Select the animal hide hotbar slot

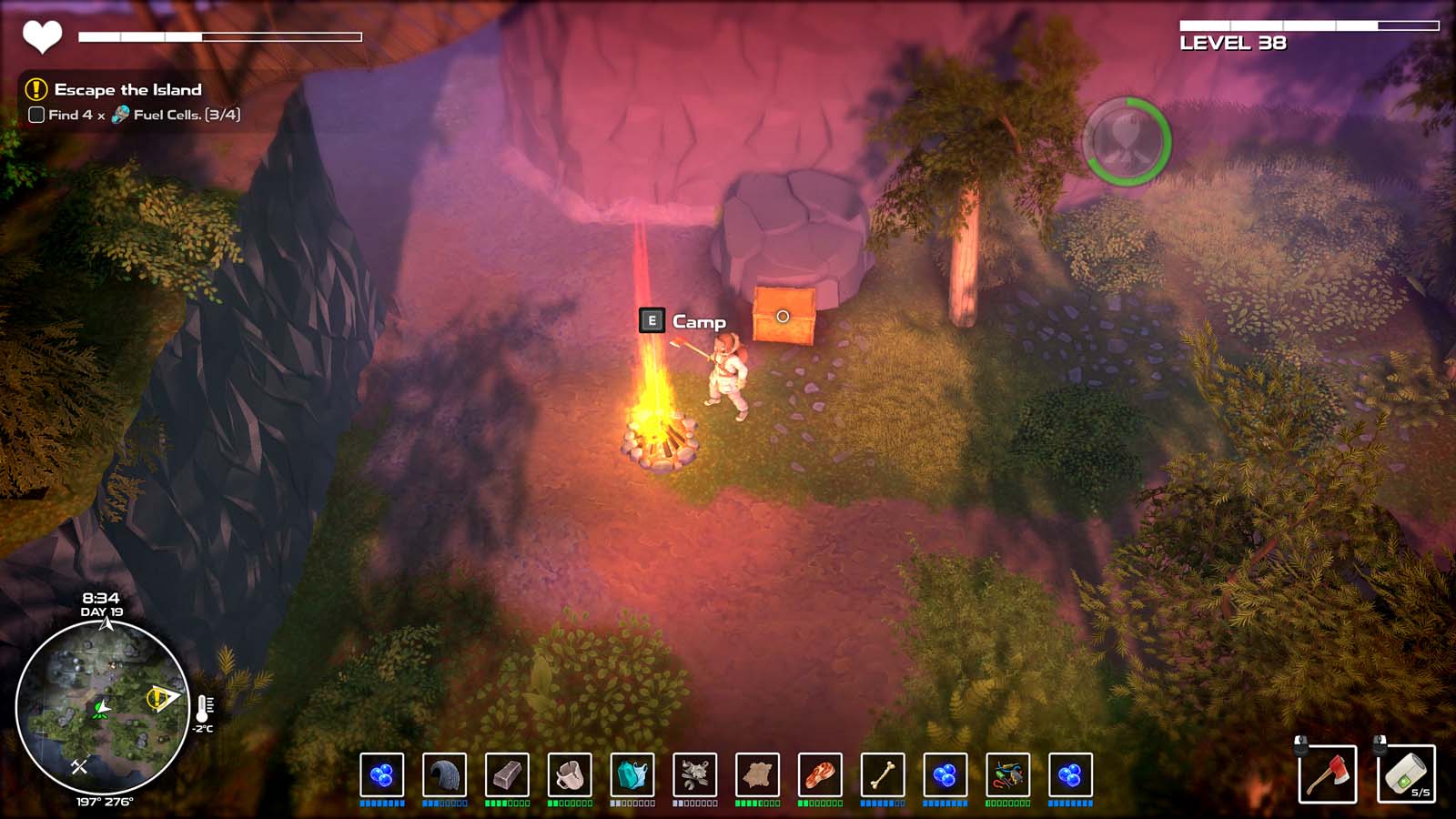[x=757, y=775]
